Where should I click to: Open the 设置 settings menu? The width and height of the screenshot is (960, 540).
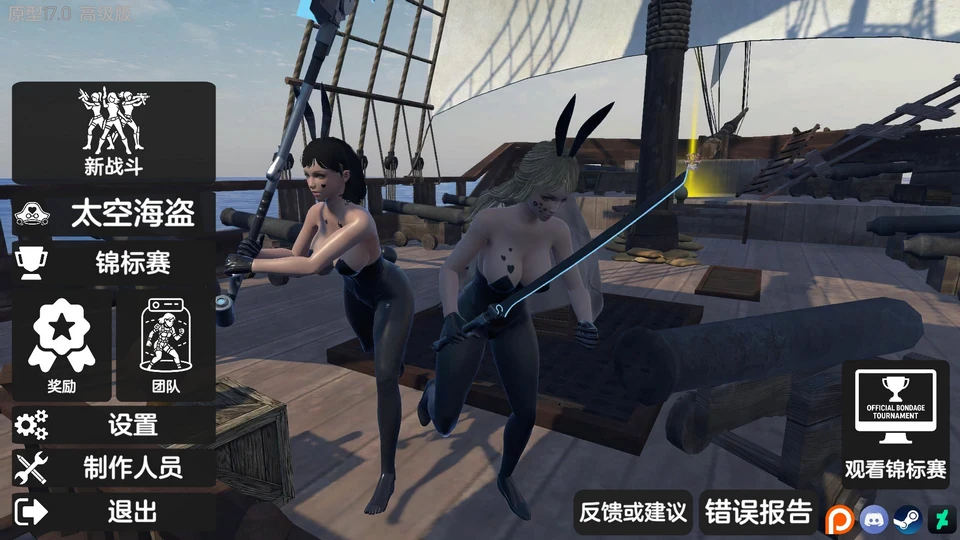coord(113,425)
